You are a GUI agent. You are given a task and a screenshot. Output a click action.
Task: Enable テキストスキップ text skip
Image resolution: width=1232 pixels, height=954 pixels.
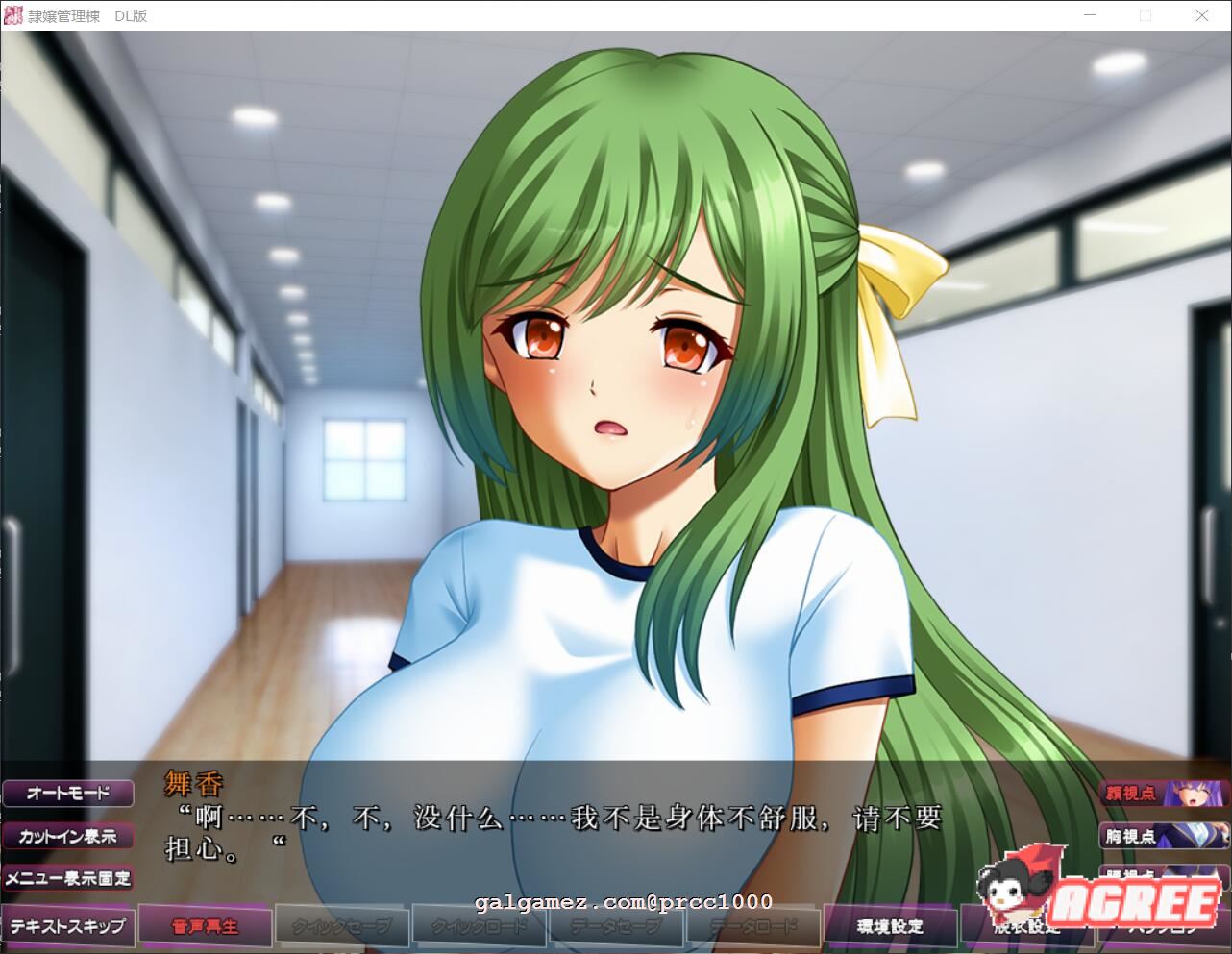click(67, 925)
